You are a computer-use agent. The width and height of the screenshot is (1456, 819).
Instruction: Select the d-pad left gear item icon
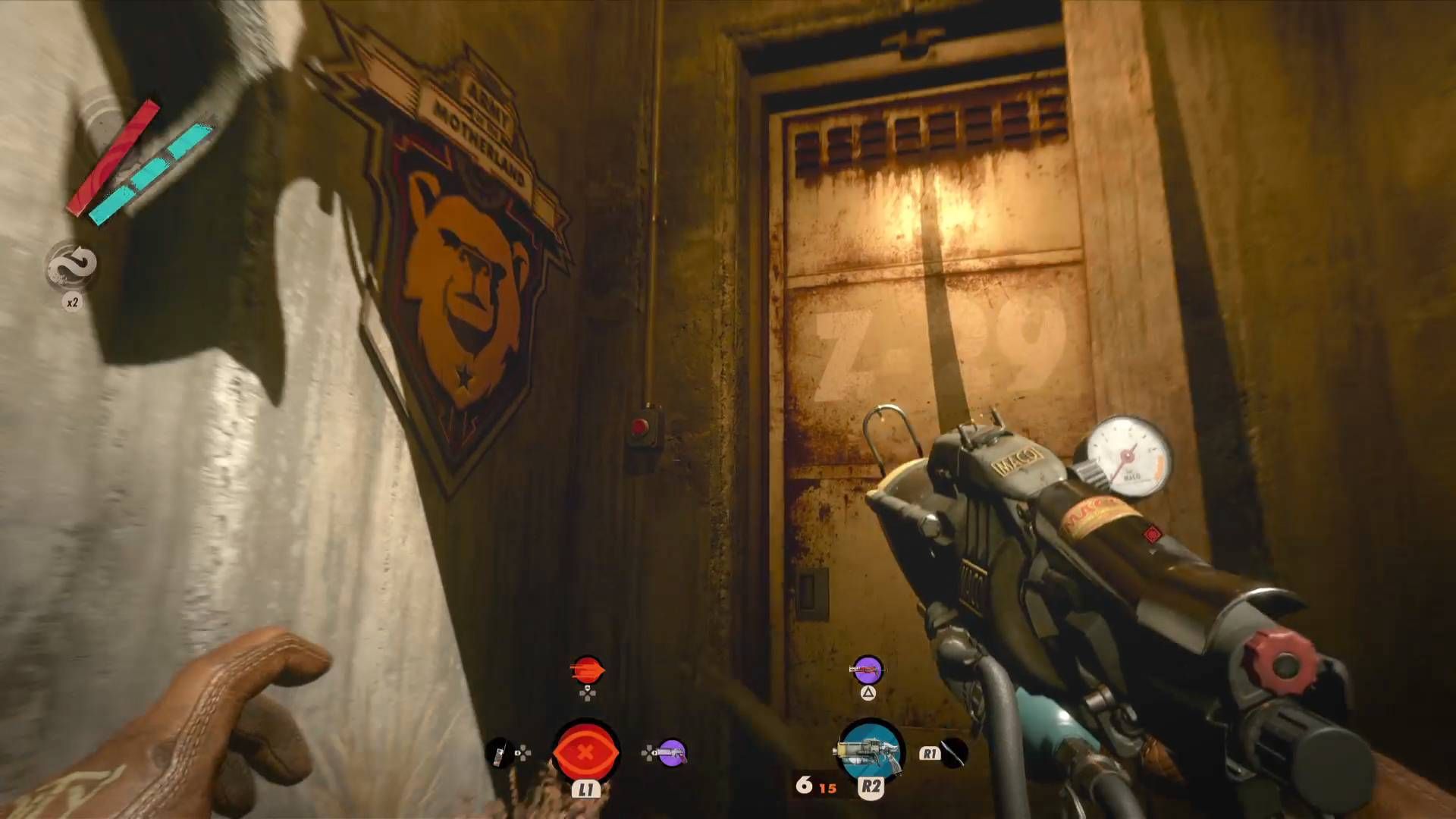tap(499, 754)
